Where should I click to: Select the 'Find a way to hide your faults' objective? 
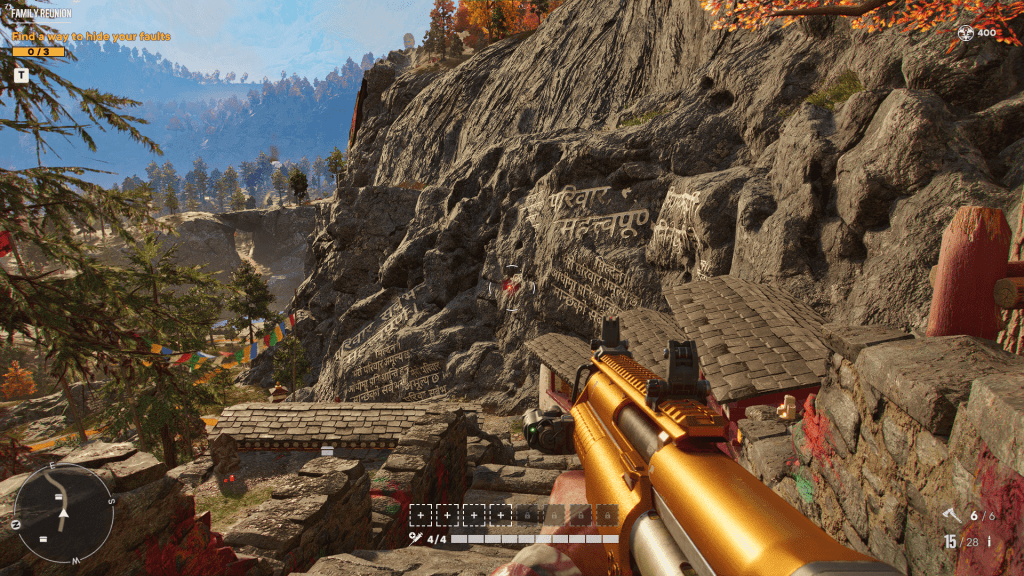[91, 37]
